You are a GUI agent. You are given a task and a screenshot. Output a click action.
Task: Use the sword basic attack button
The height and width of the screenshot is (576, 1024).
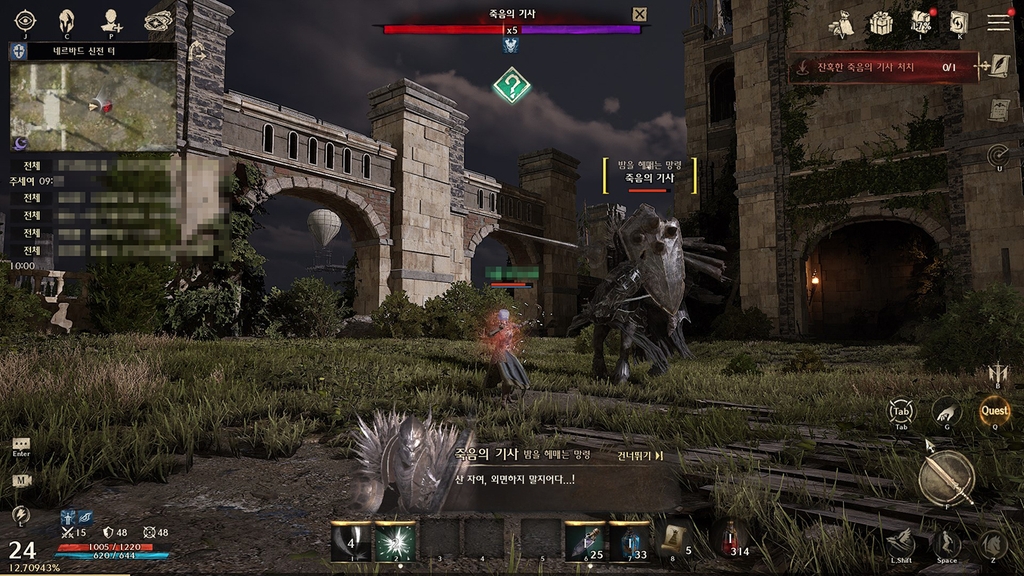click(946, 478)
